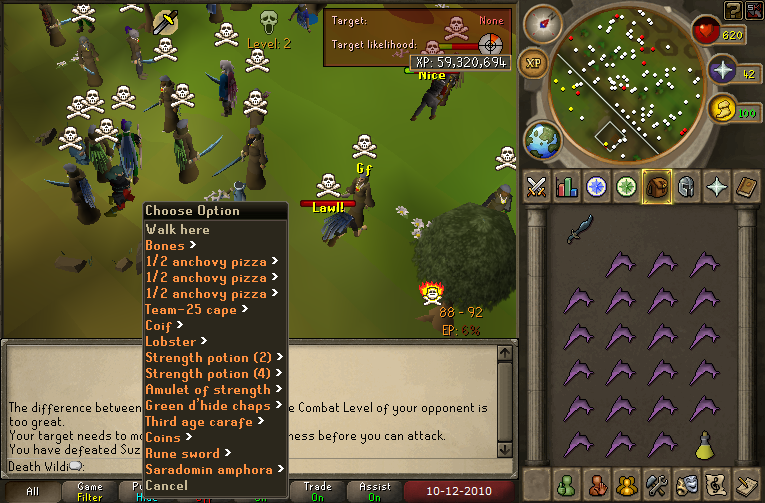Image resolution: width=765 pixels, height=503 pixels.
Task: Toggle the XP counter button
Action: tap(534, 63)
